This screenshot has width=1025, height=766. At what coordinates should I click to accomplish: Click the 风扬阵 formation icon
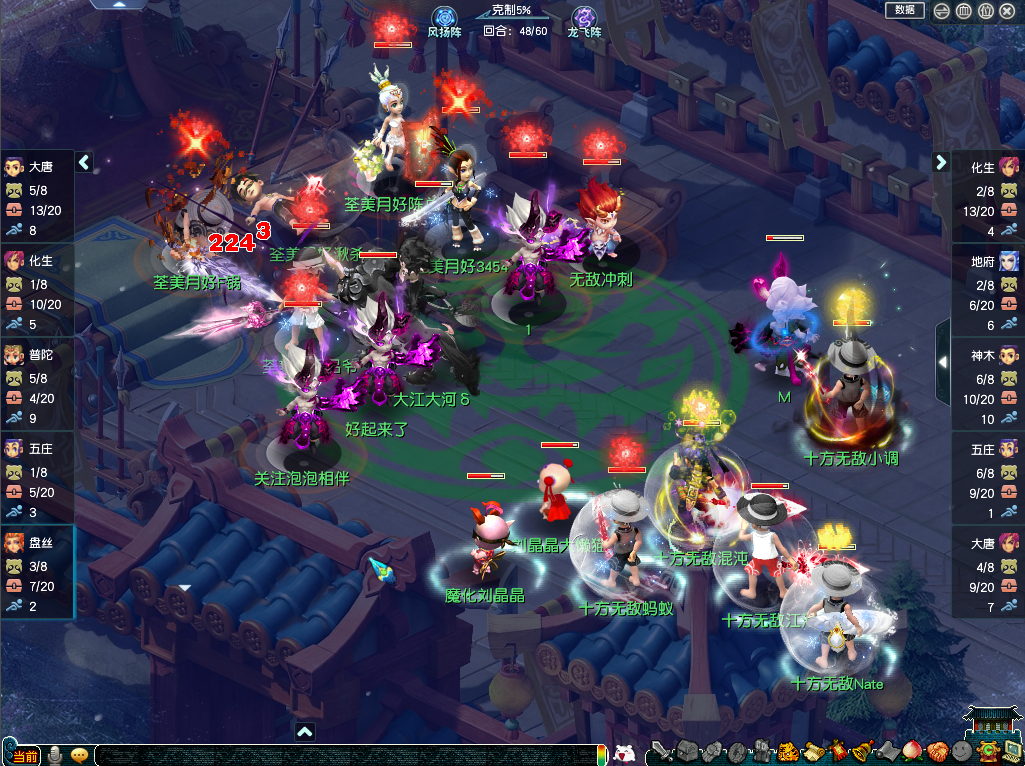pos(444,18)
